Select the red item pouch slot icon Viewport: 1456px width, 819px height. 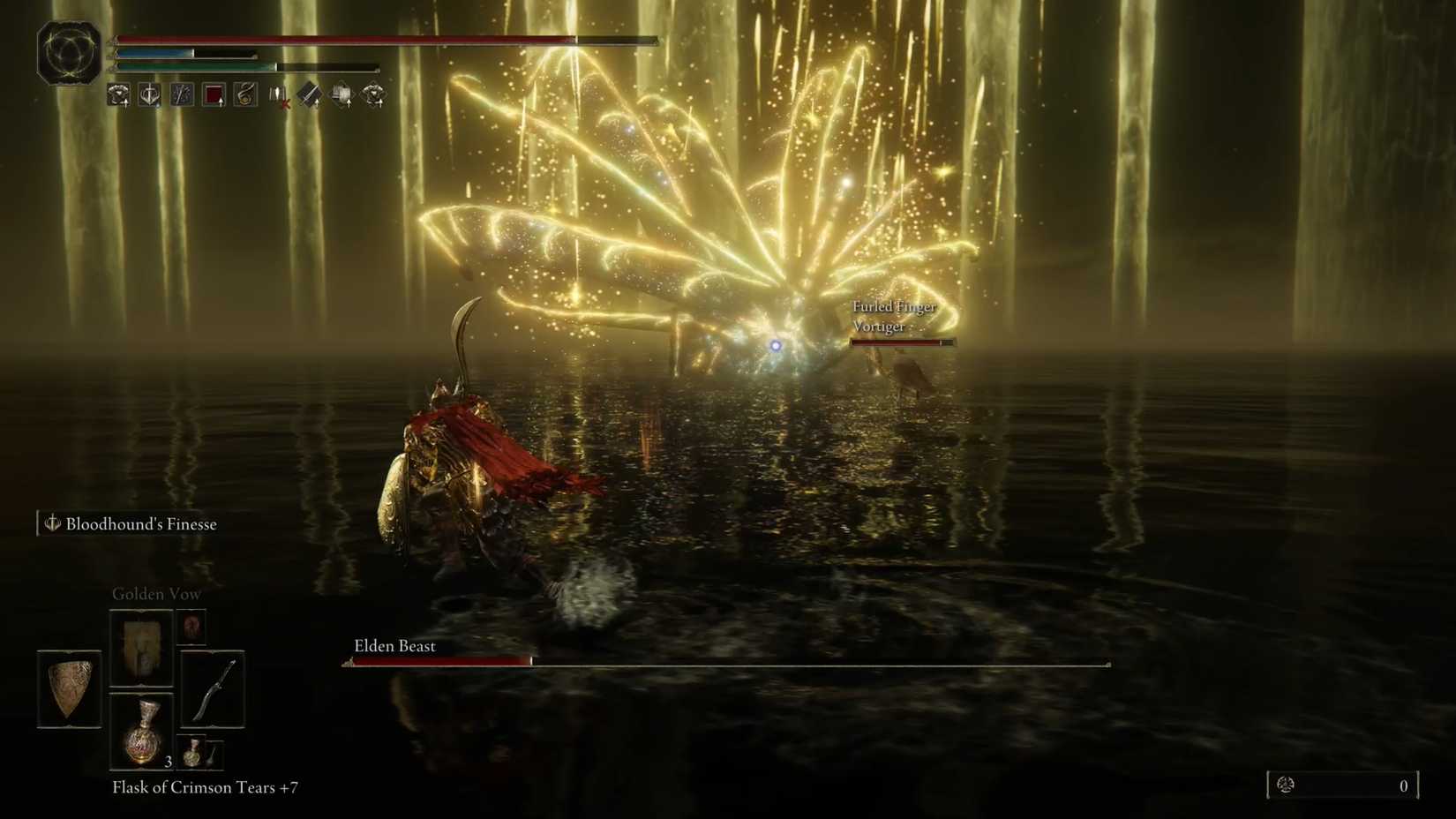coord(191,627)
